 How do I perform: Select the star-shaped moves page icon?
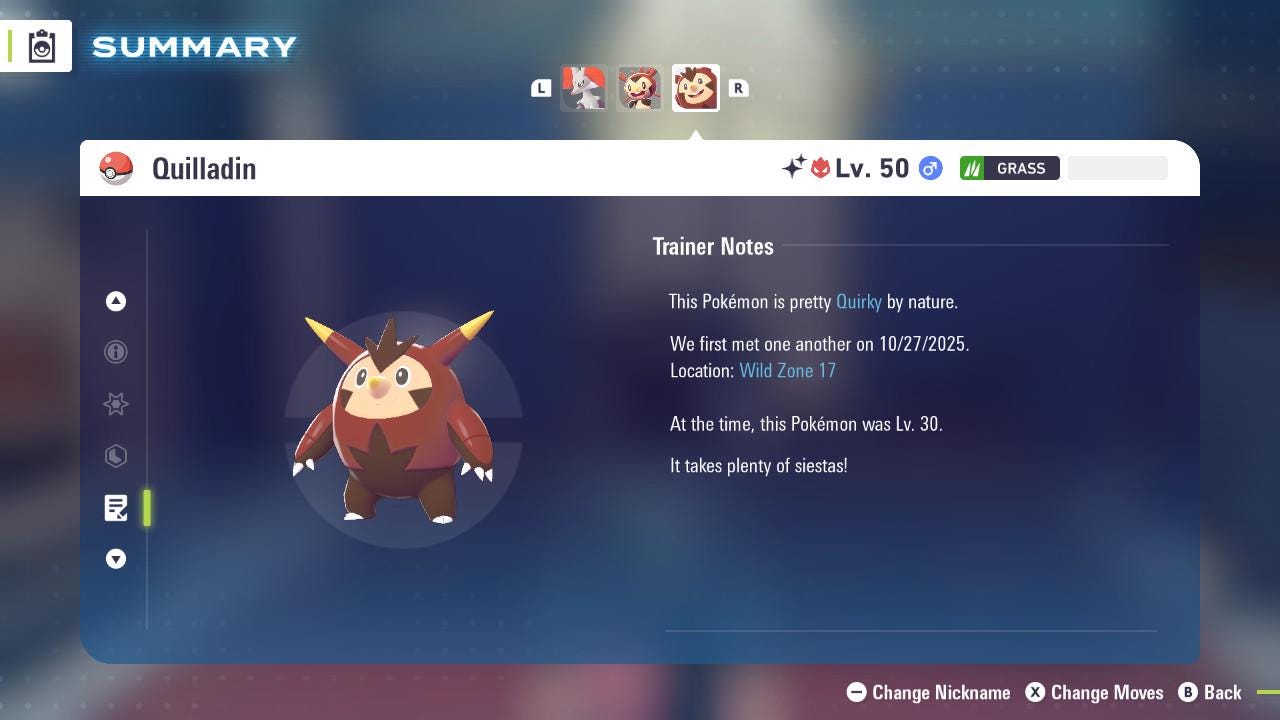coord(116,404)
